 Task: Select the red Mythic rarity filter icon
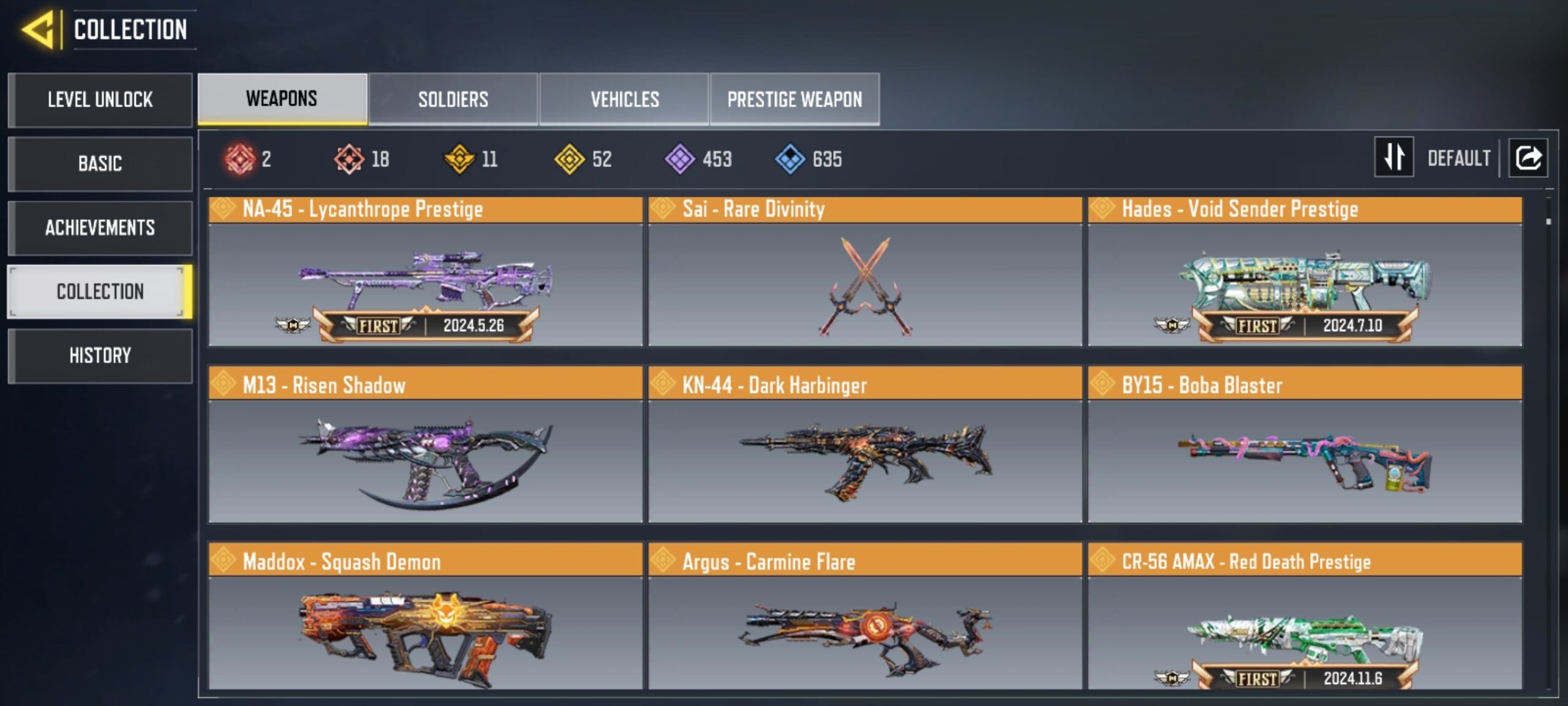(240, 159)
